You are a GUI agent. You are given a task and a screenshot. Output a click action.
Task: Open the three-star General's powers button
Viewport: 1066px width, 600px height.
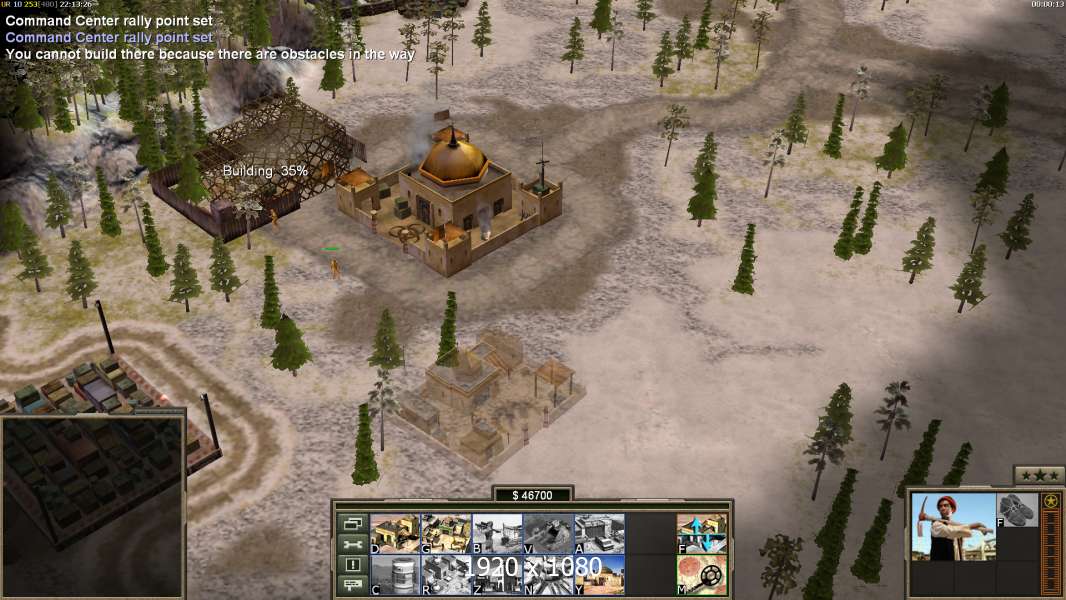point(1039,475)
